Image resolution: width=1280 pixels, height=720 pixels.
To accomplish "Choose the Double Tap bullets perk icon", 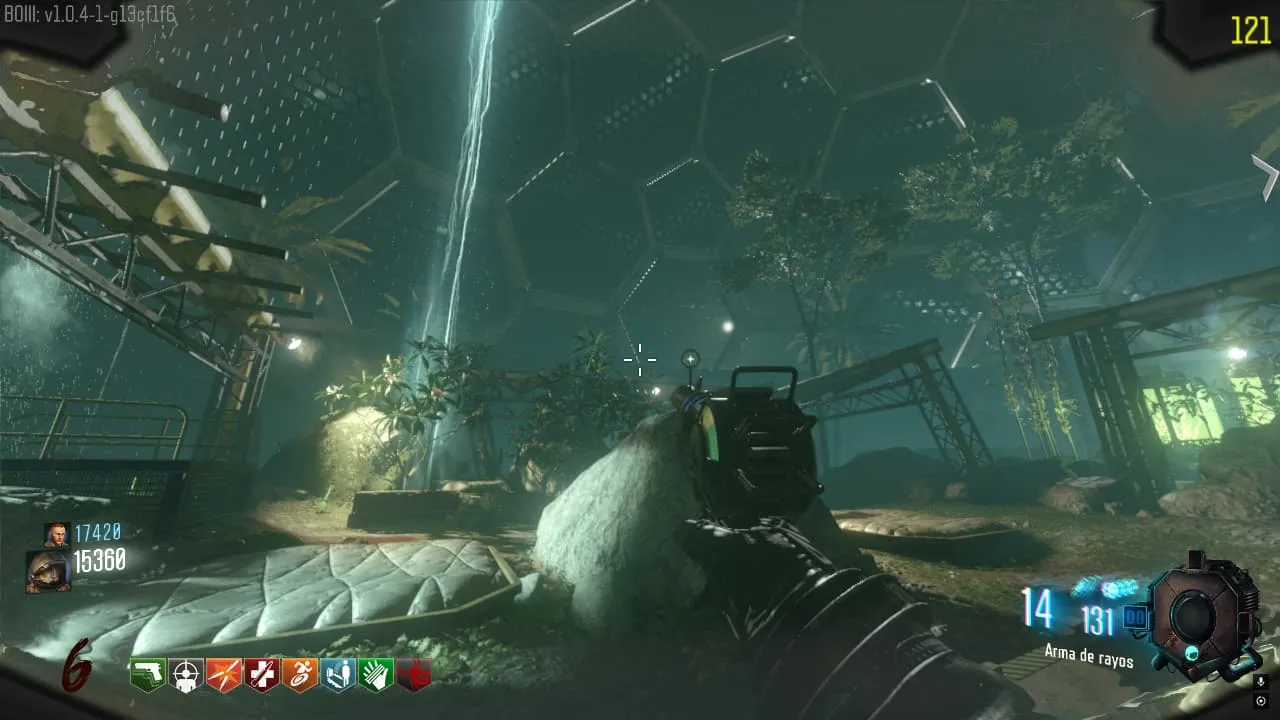I will (x=224, y=675).
